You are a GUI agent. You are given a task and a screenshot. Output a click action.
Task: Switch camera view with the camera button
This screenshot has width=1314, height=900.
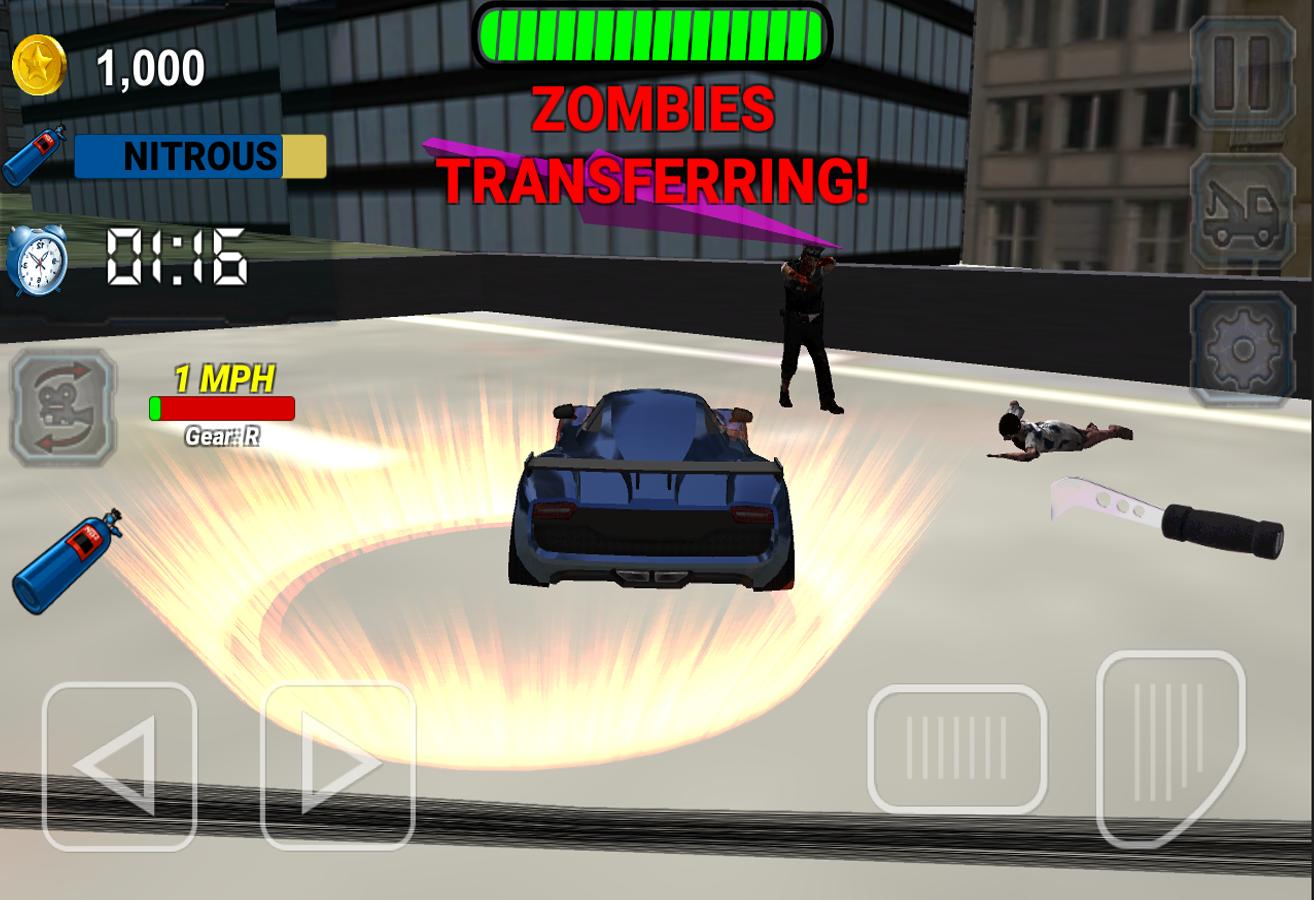63,407
